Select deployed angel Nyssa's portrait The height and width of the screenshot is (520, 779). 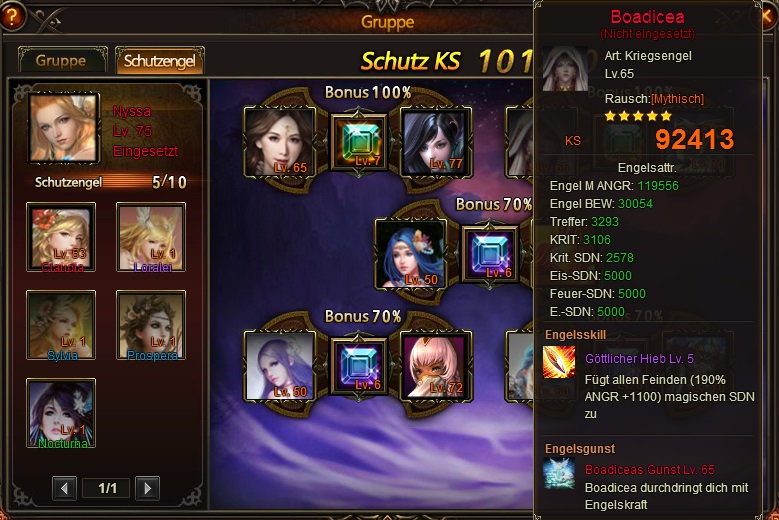coord(65,127)
